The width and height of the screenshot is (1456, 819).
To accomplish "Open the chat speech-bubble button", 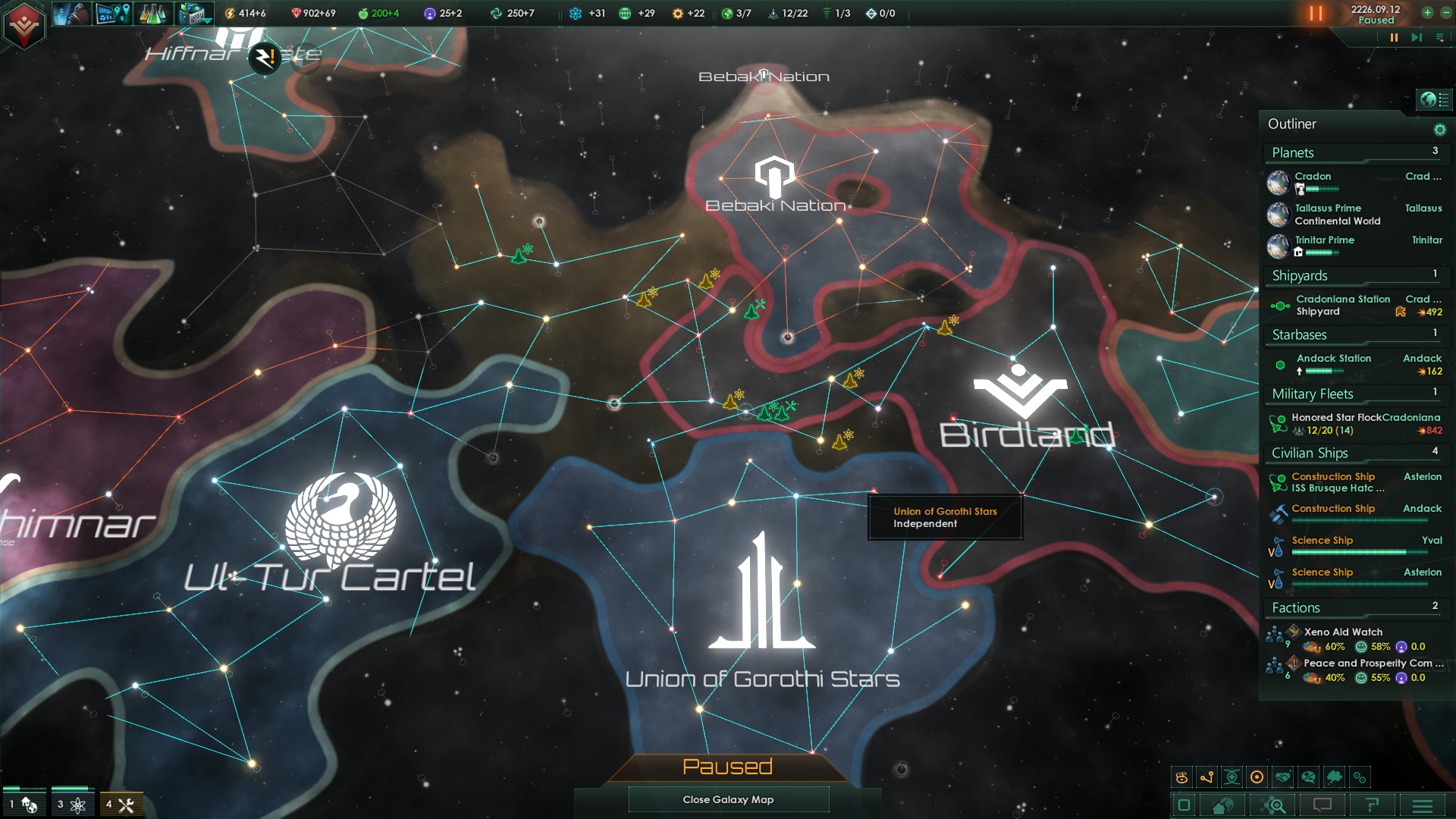I will coord(1323,805).
